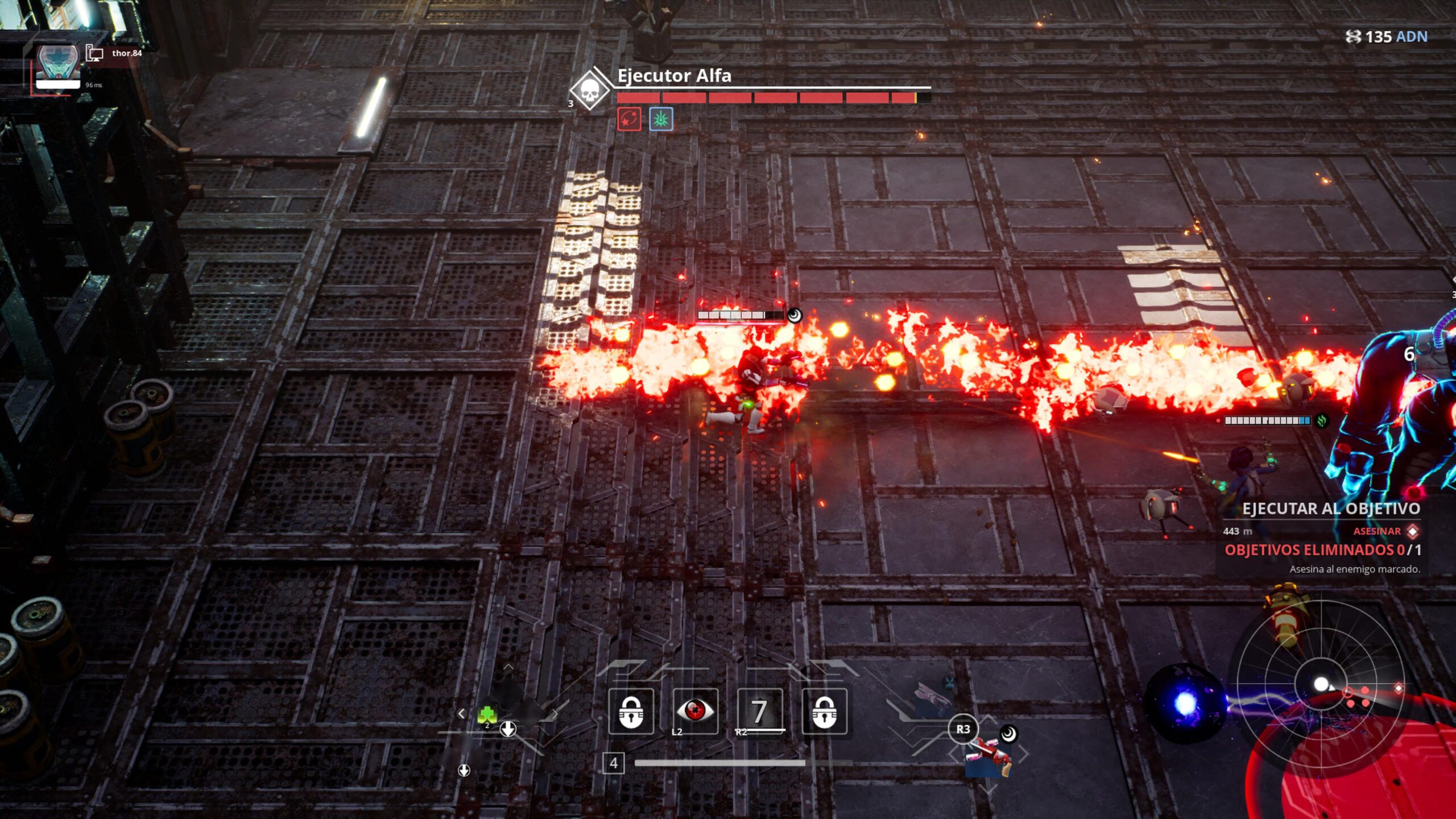The height and width of the screenshot is (819, 1456).
Task: Cycle consumables with the left arrow
Action: [x=461, y=713]
